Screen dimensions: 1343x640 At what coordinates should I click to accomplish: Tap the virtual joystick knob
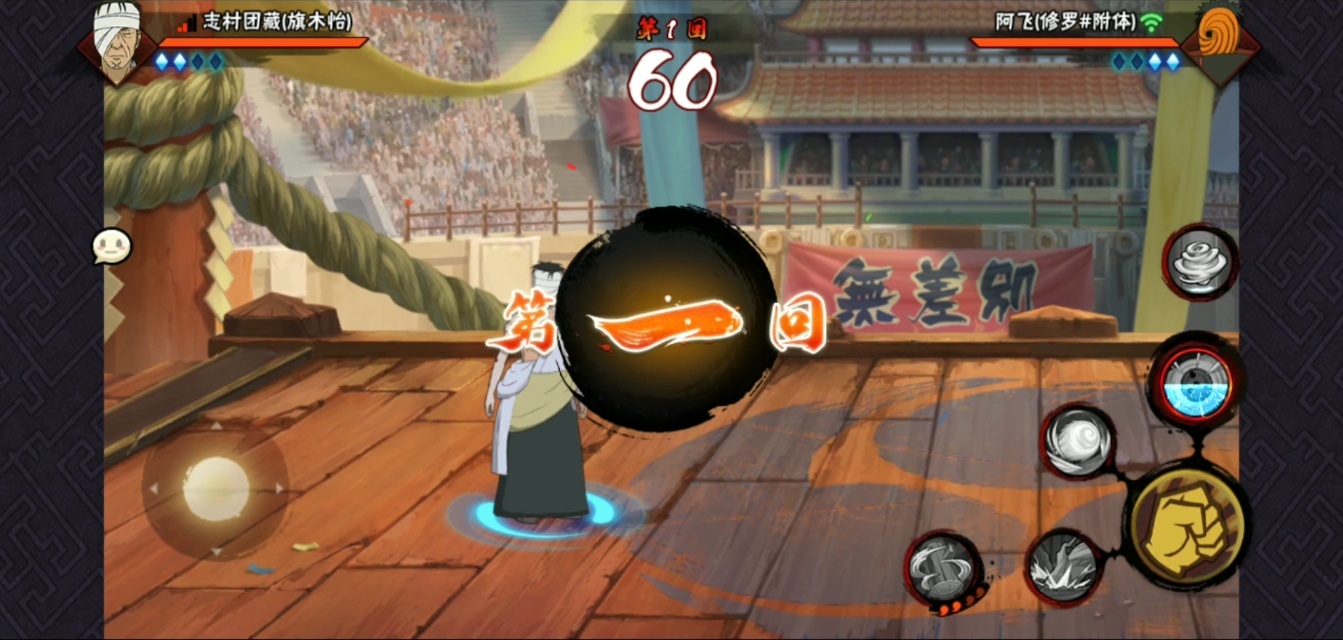216,487
